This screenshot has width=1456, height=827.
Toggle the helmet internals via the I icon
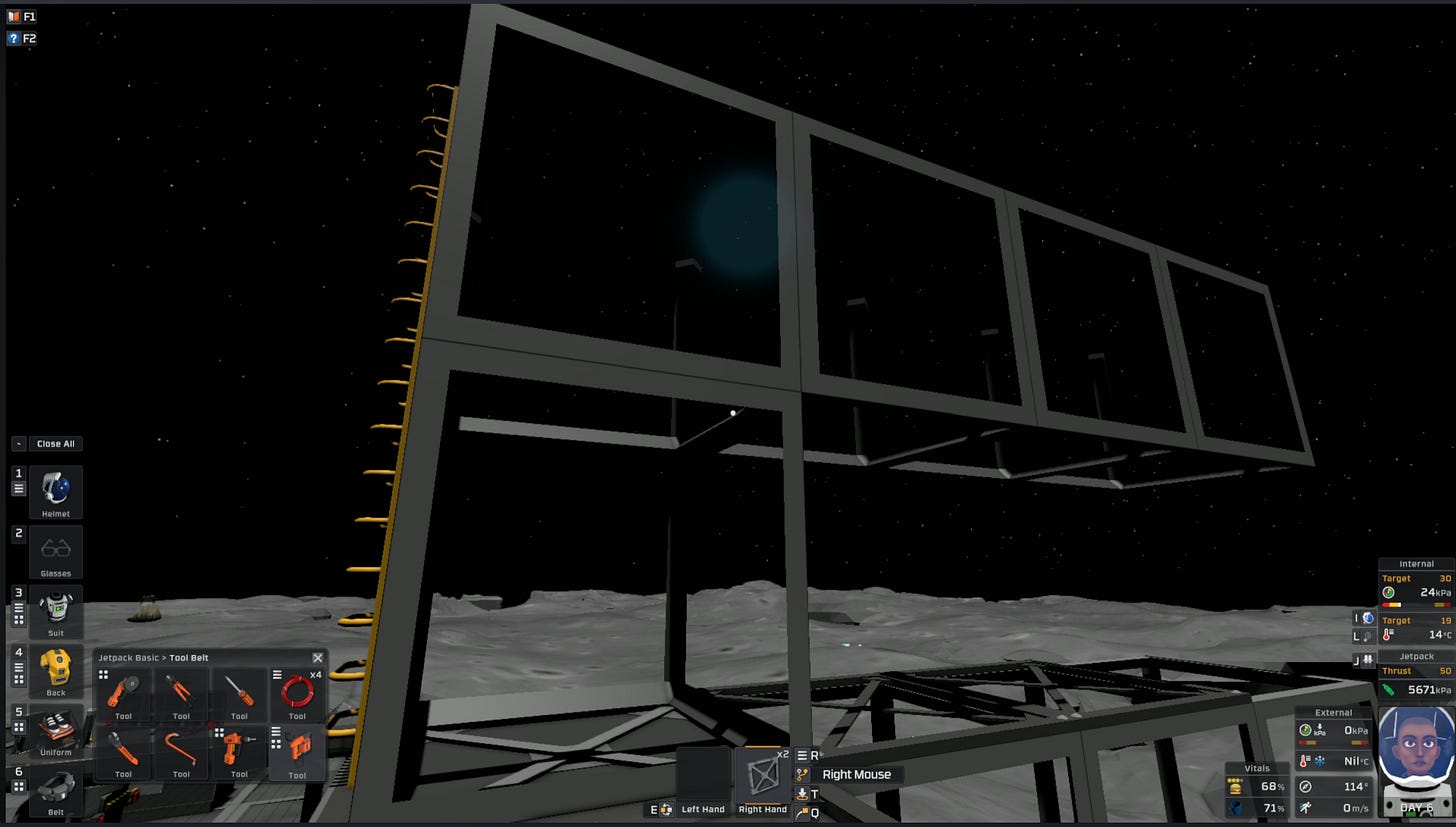pyautogui.click(x=1366, y=618)
